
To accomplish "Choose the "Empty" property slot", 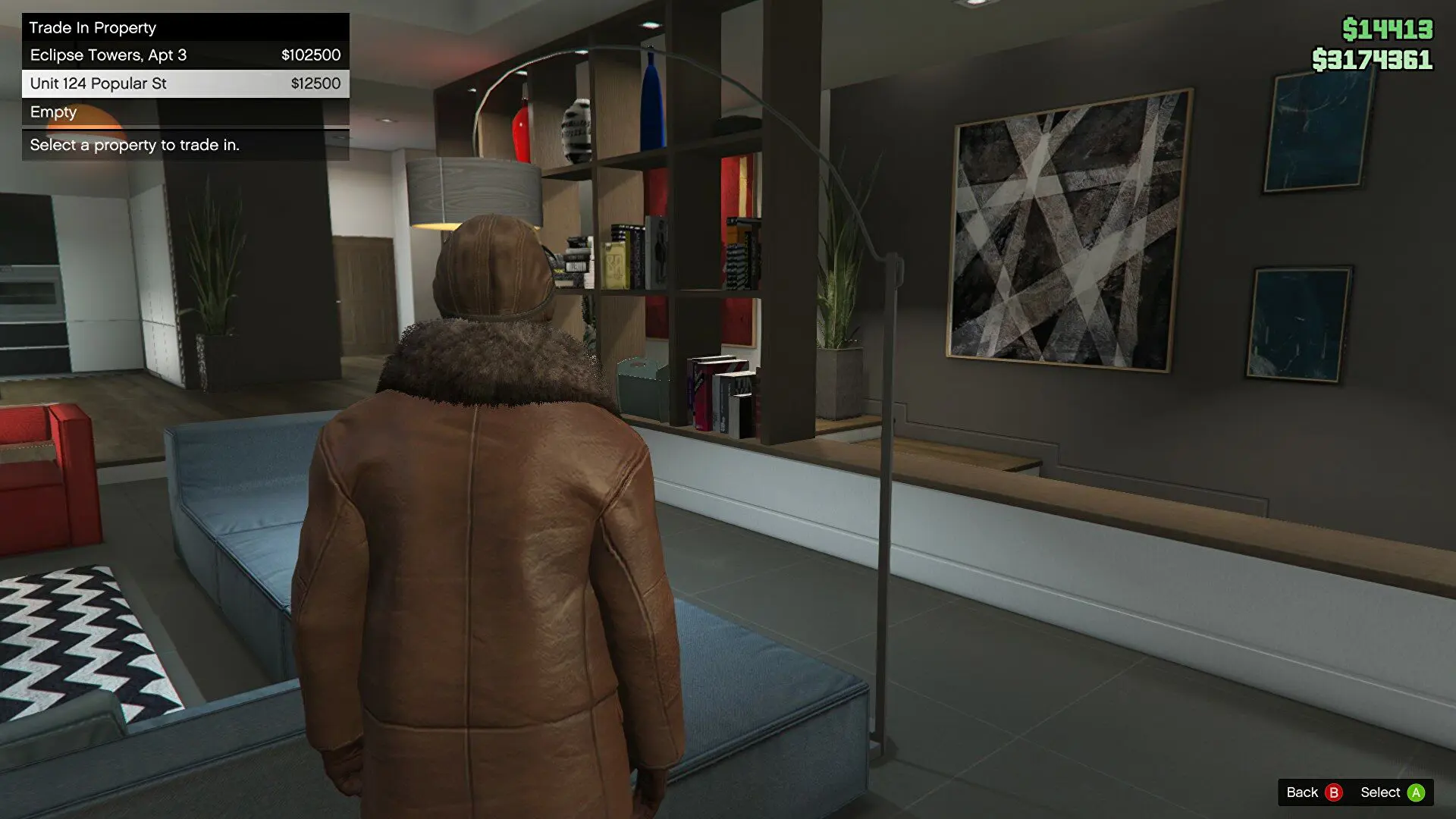I will [53, 111].
